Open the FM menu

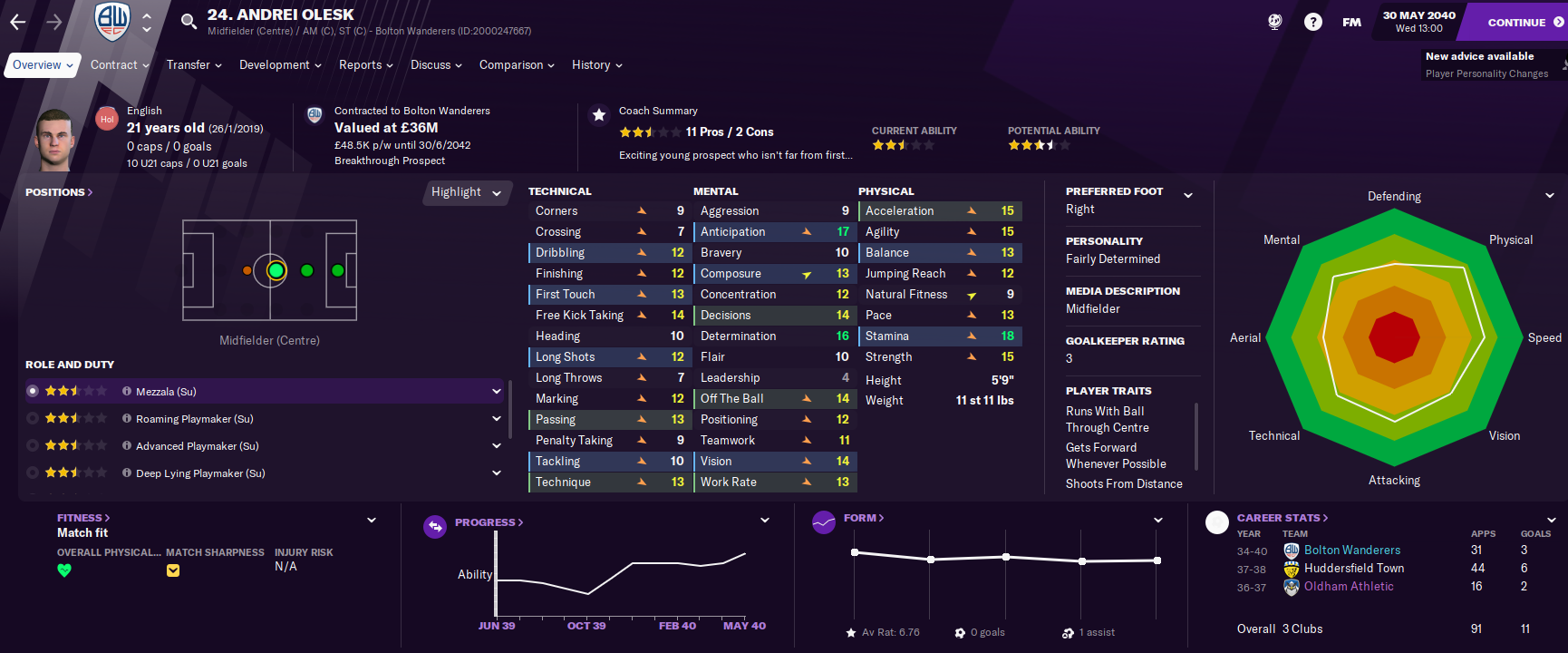click(1351, 22)
